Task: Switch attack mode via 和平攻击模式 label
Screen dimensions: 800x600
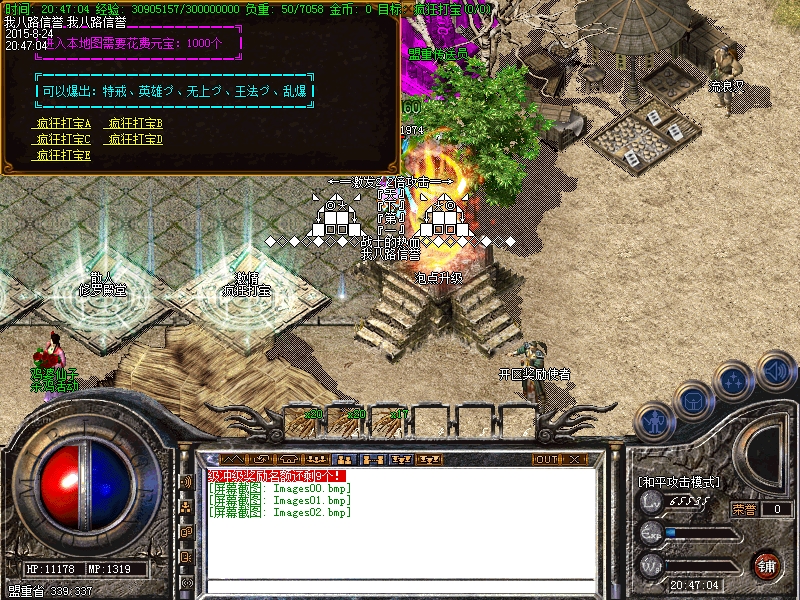Action: click(x=679, y=482)
